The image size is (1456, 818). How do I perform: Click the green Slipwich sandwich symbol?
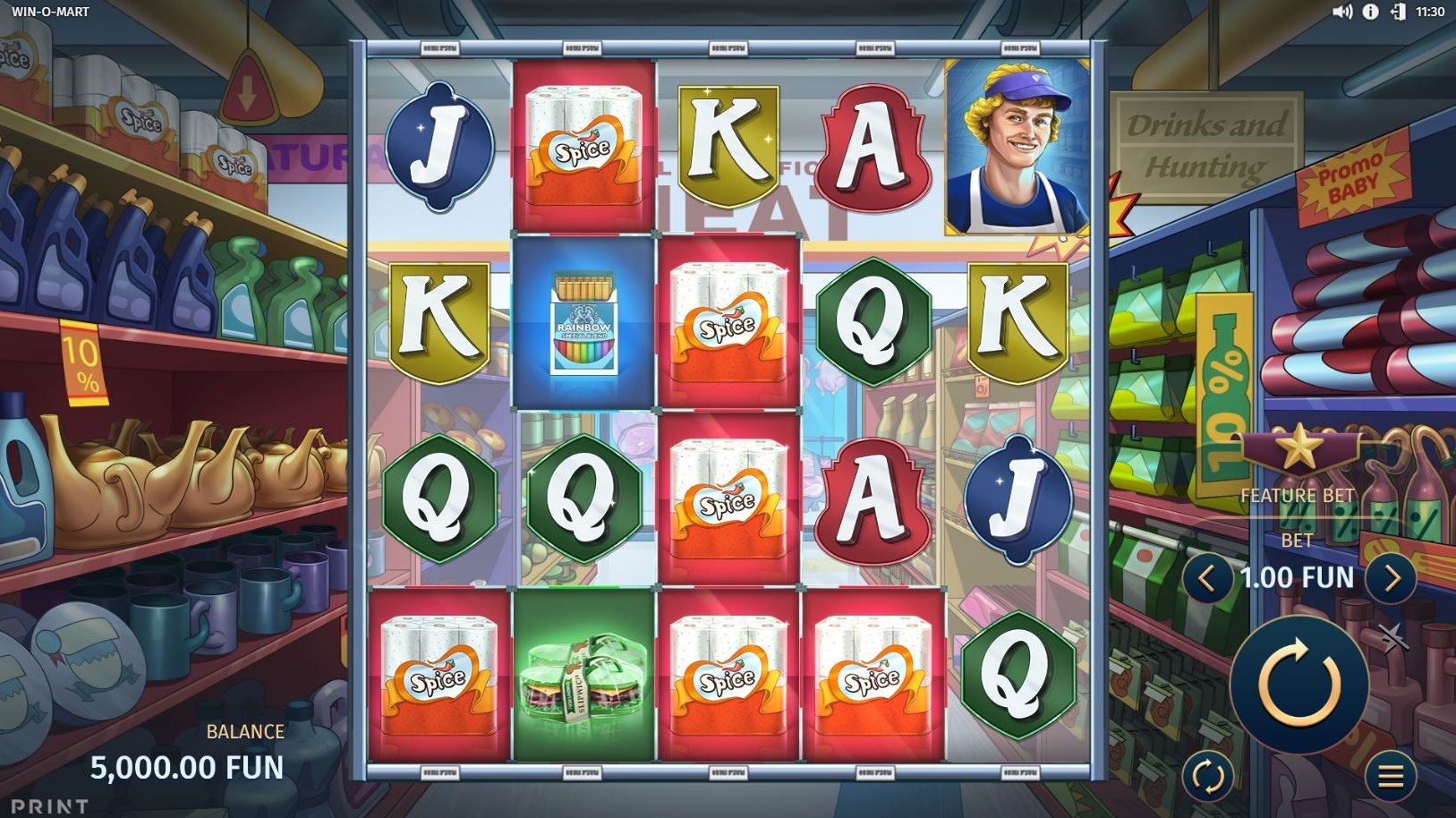pyautogui.click(x=583, y=680)
